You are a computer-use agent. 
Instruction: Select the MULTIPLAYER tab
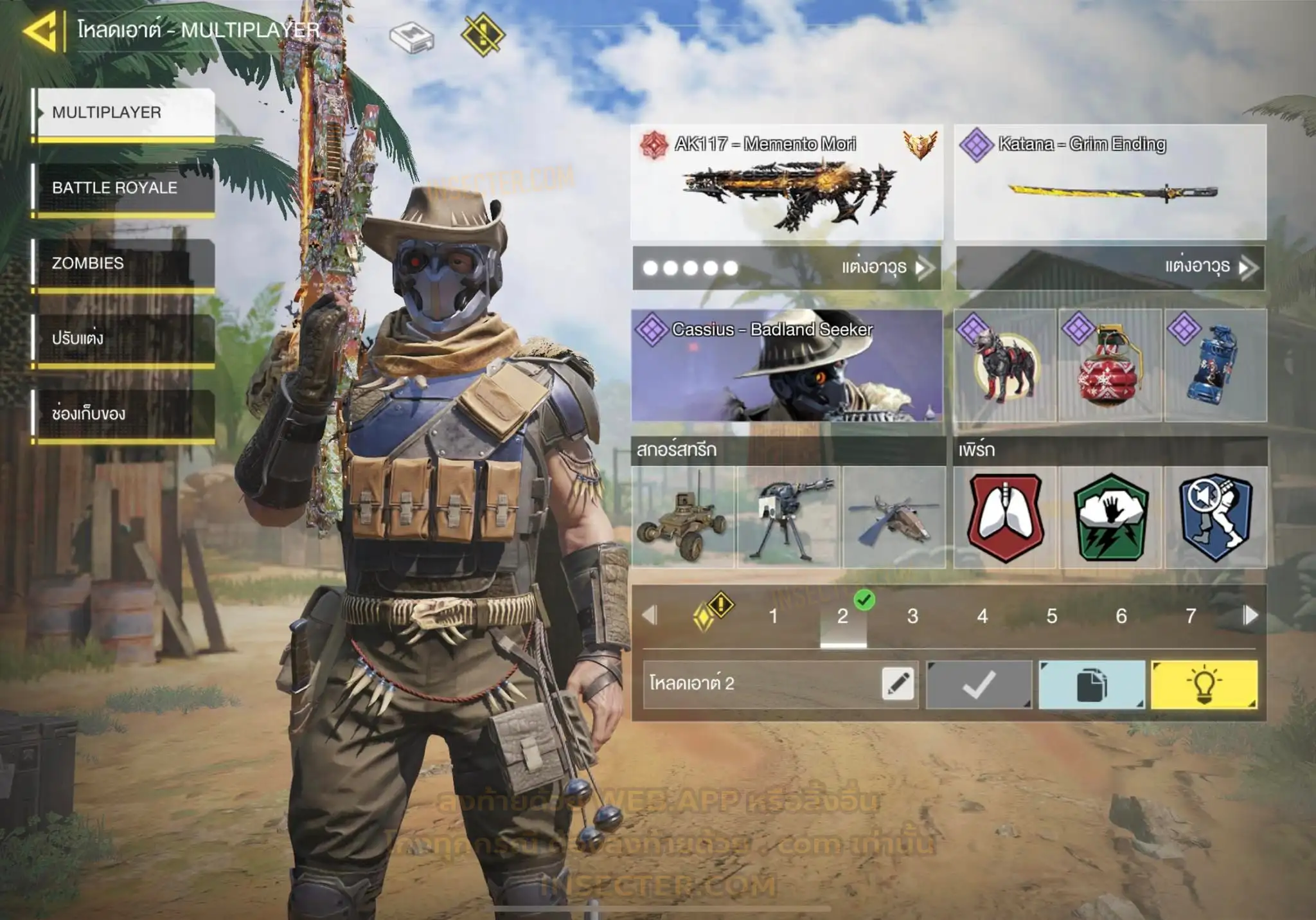click(124, 113)
